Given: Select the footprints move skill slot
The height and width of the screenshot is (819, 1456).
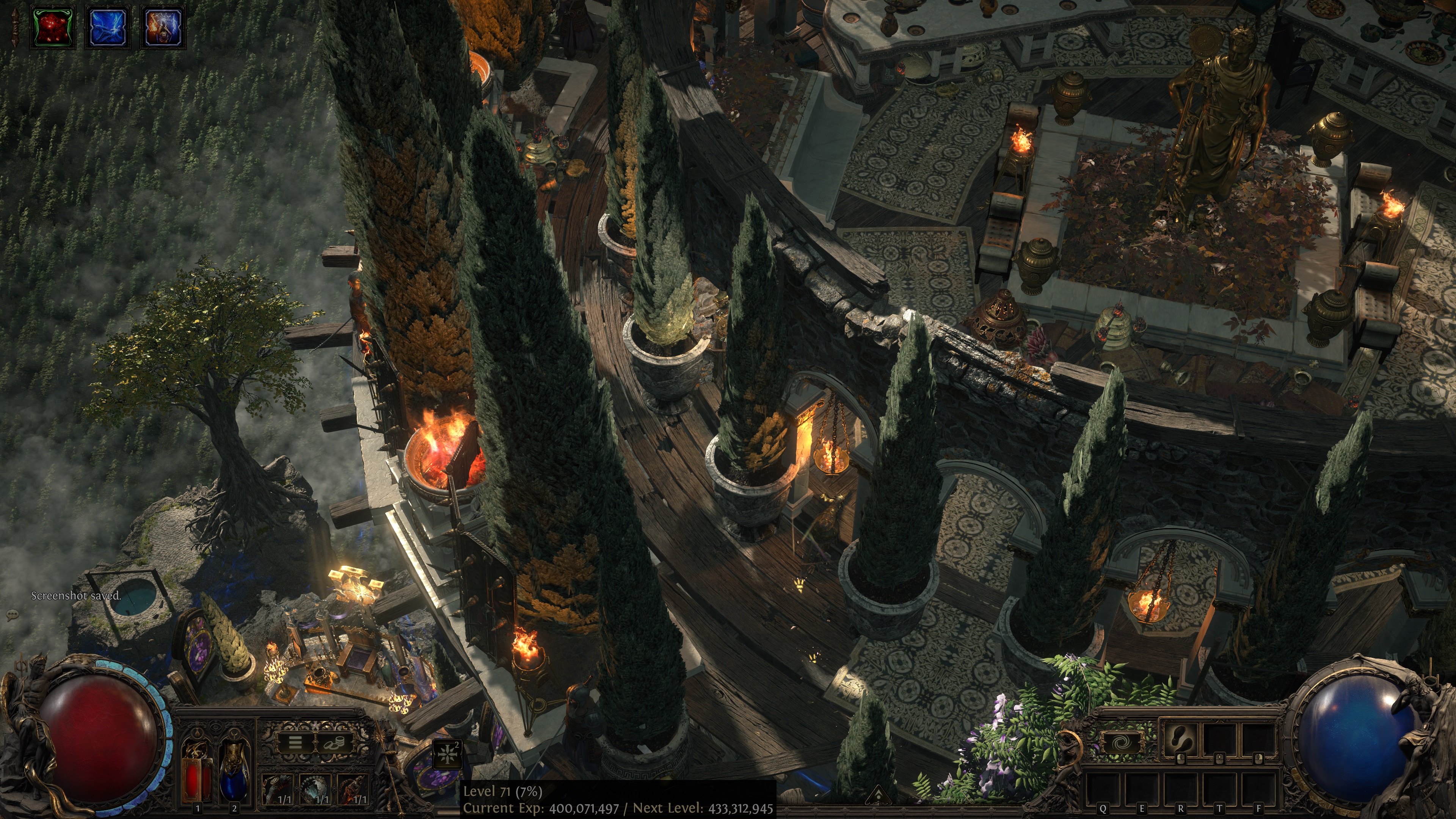Looking at the screenshot, I should (x=1180, y=738).
